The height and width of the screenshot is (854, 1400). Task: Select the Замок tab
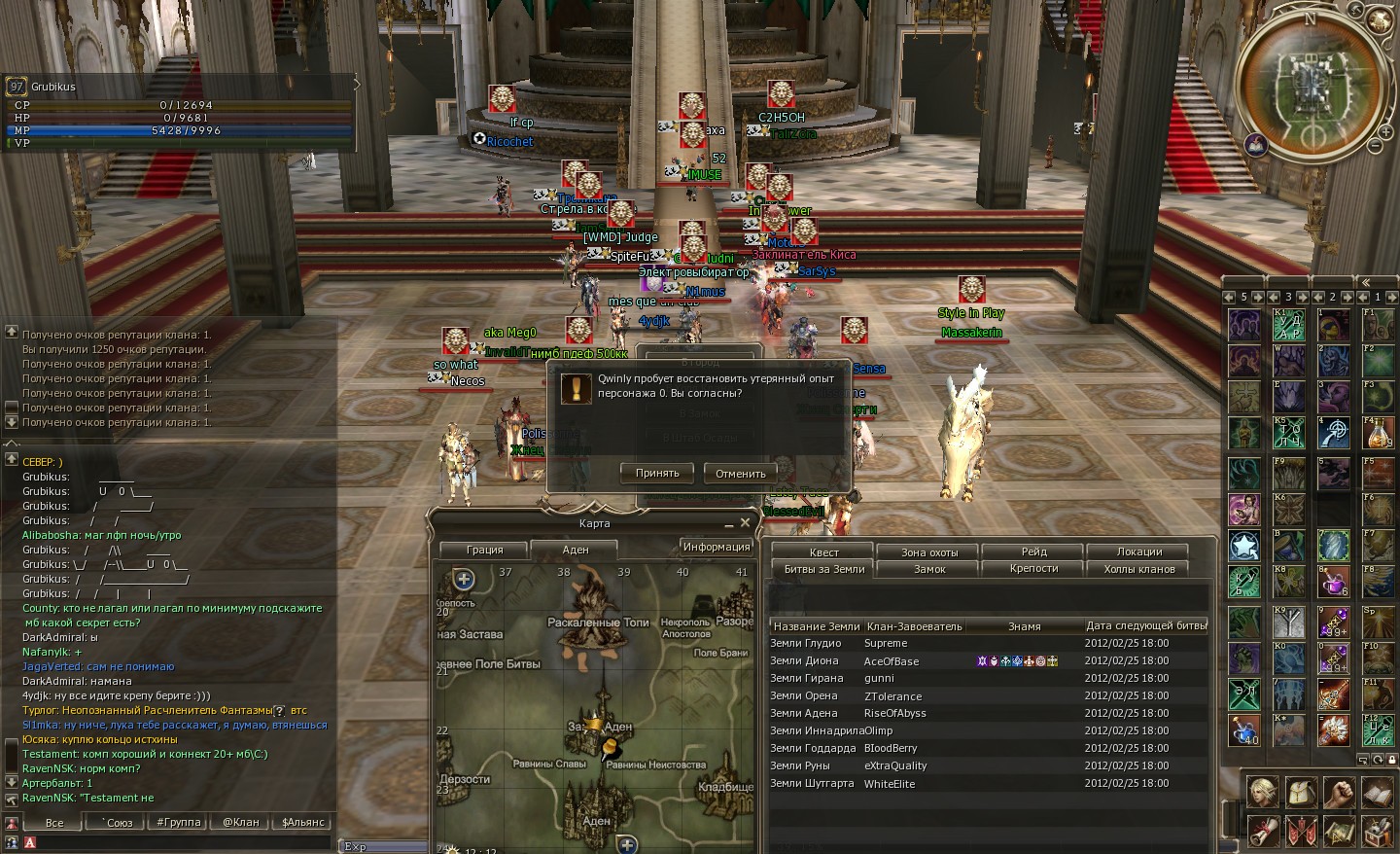929,569
